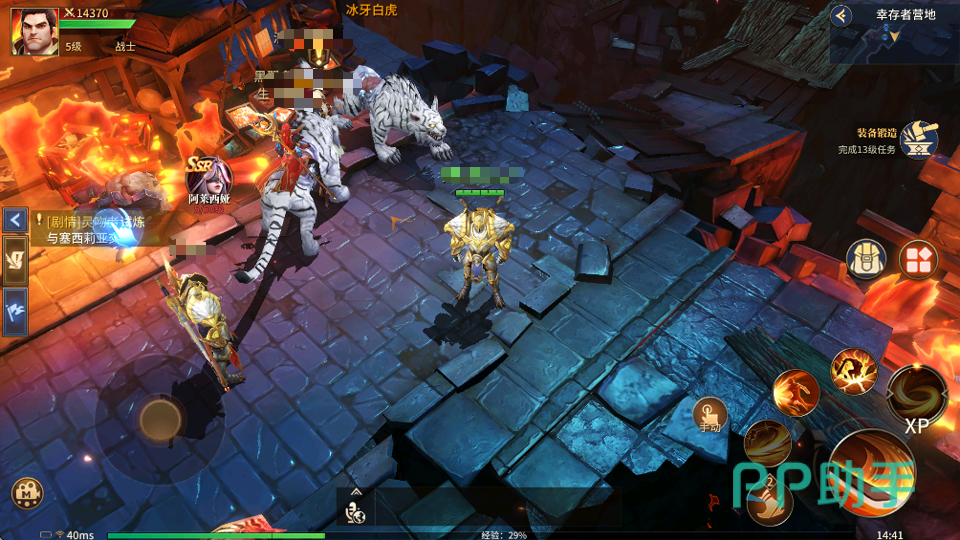Switch to the wing emblem side tab
Viewport: 960px width, 540px height.
tap(15, 260)
